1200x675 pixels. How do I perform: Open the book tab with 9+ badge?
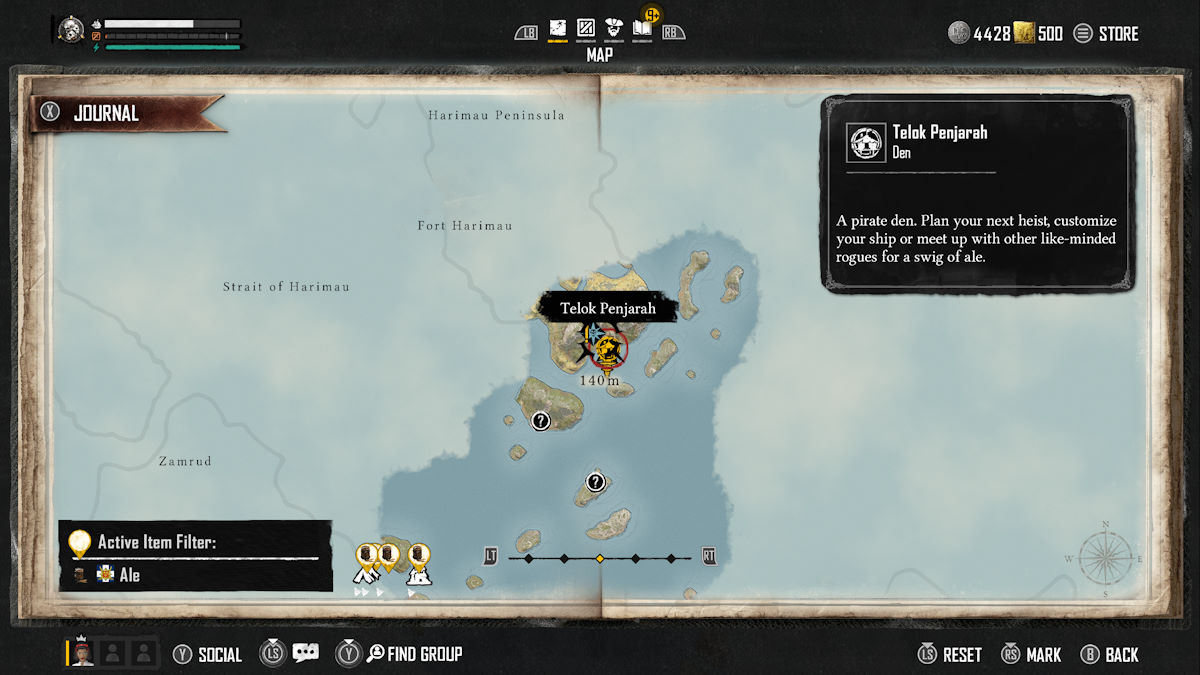point(642,30)
